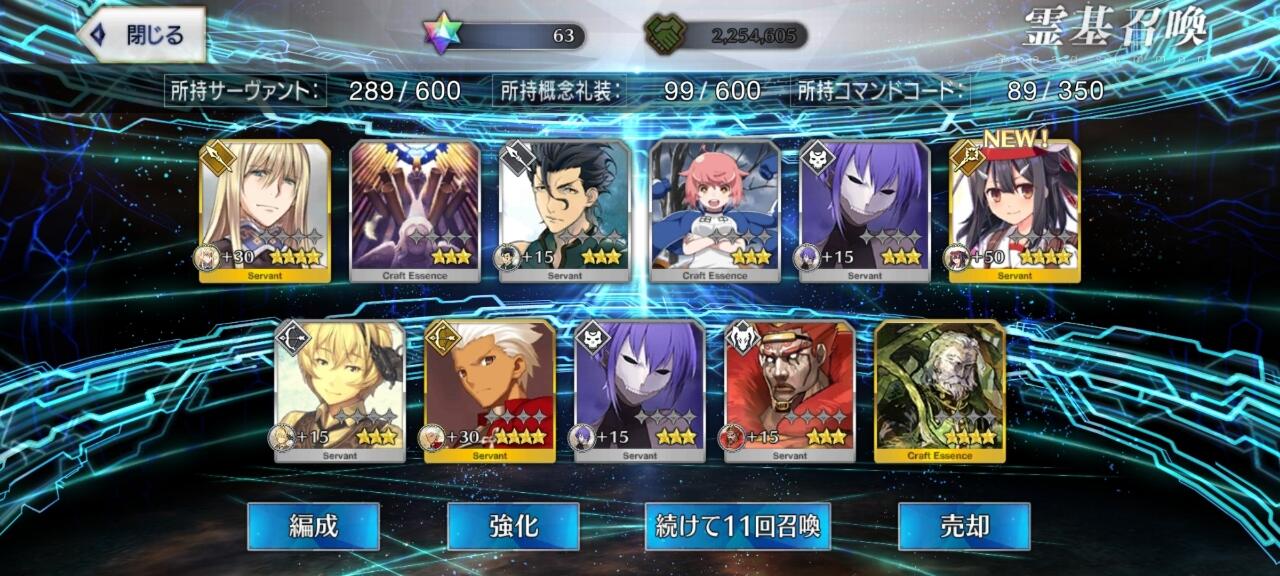This screenshot has height=576, width=1280.
Task: Go to the 強化 enhancement screen
Action: click(x=513, y=526)
